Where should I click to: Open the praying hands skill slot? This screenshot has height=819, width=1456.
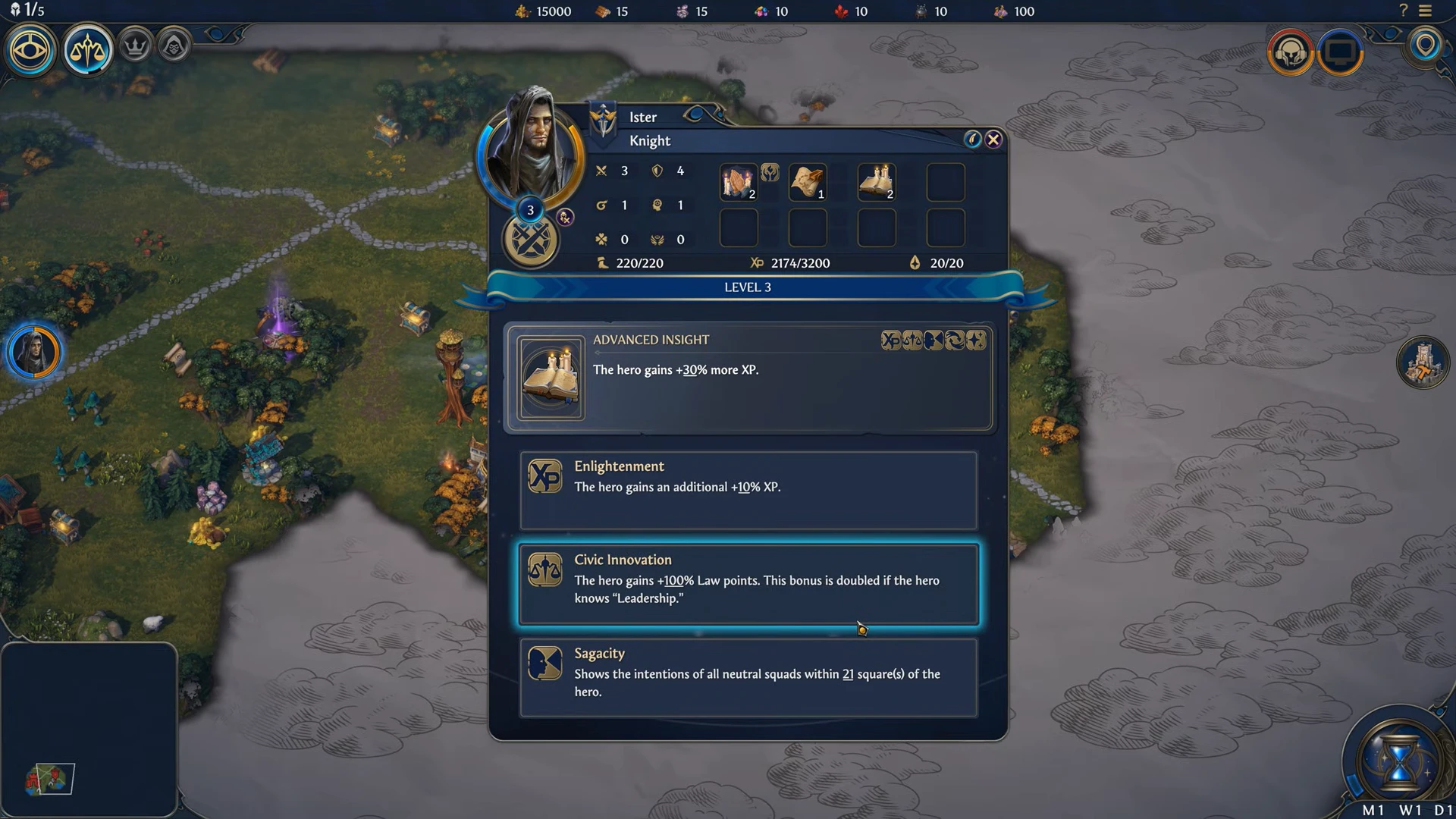click(738, 182)
